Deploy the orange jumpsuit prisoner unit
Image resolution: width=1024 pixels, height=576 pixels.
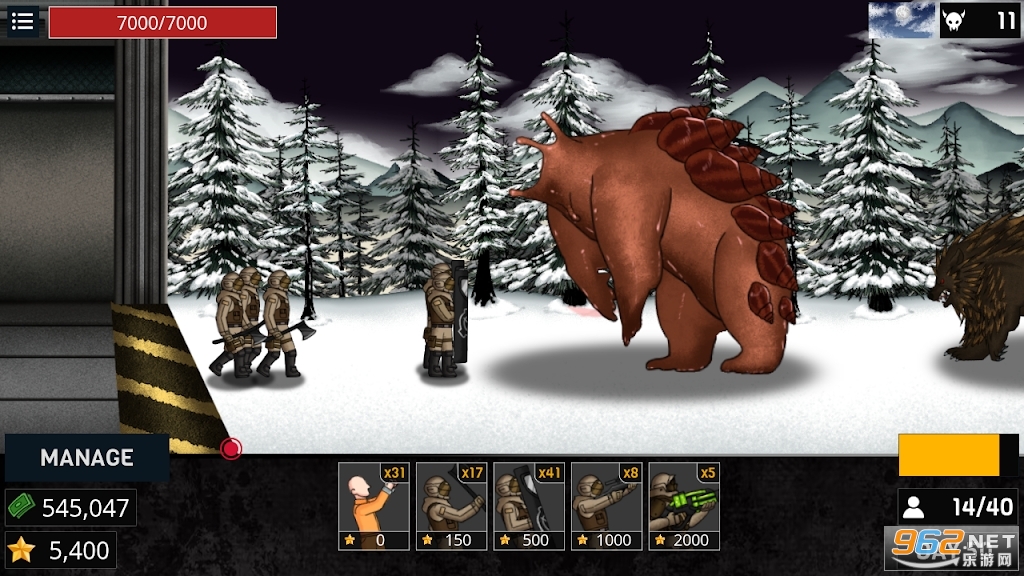(374, 506)
